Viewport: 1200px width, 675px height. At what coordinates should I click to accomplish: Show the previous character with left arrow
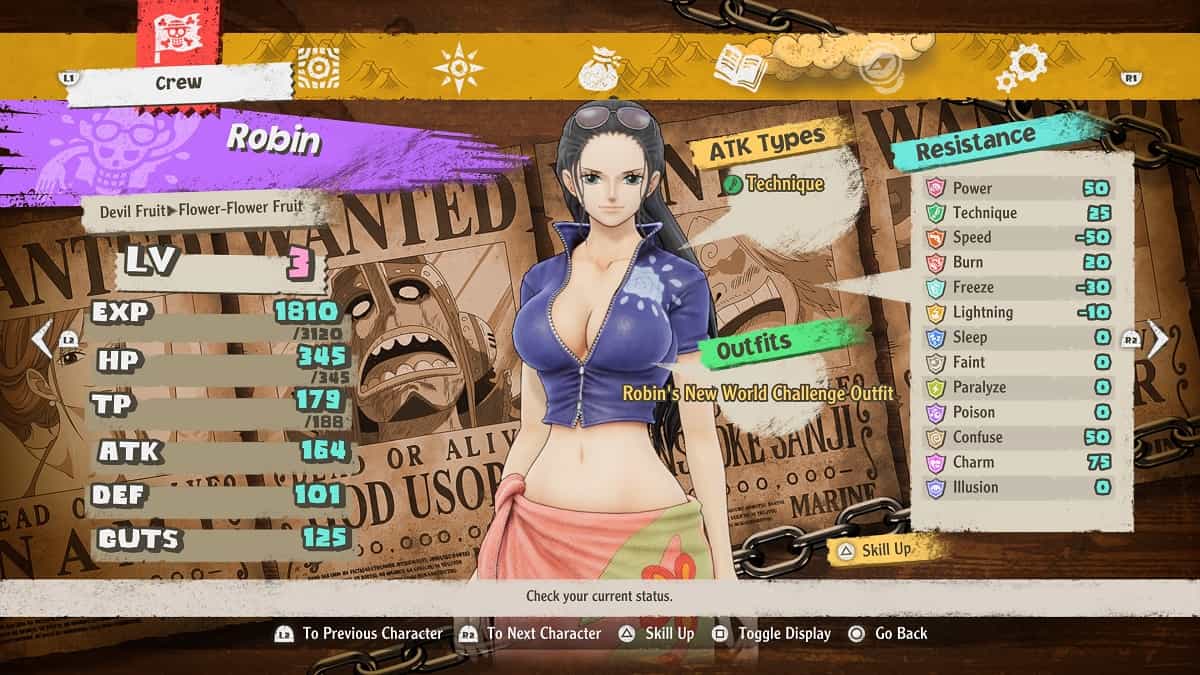point(42,340)
